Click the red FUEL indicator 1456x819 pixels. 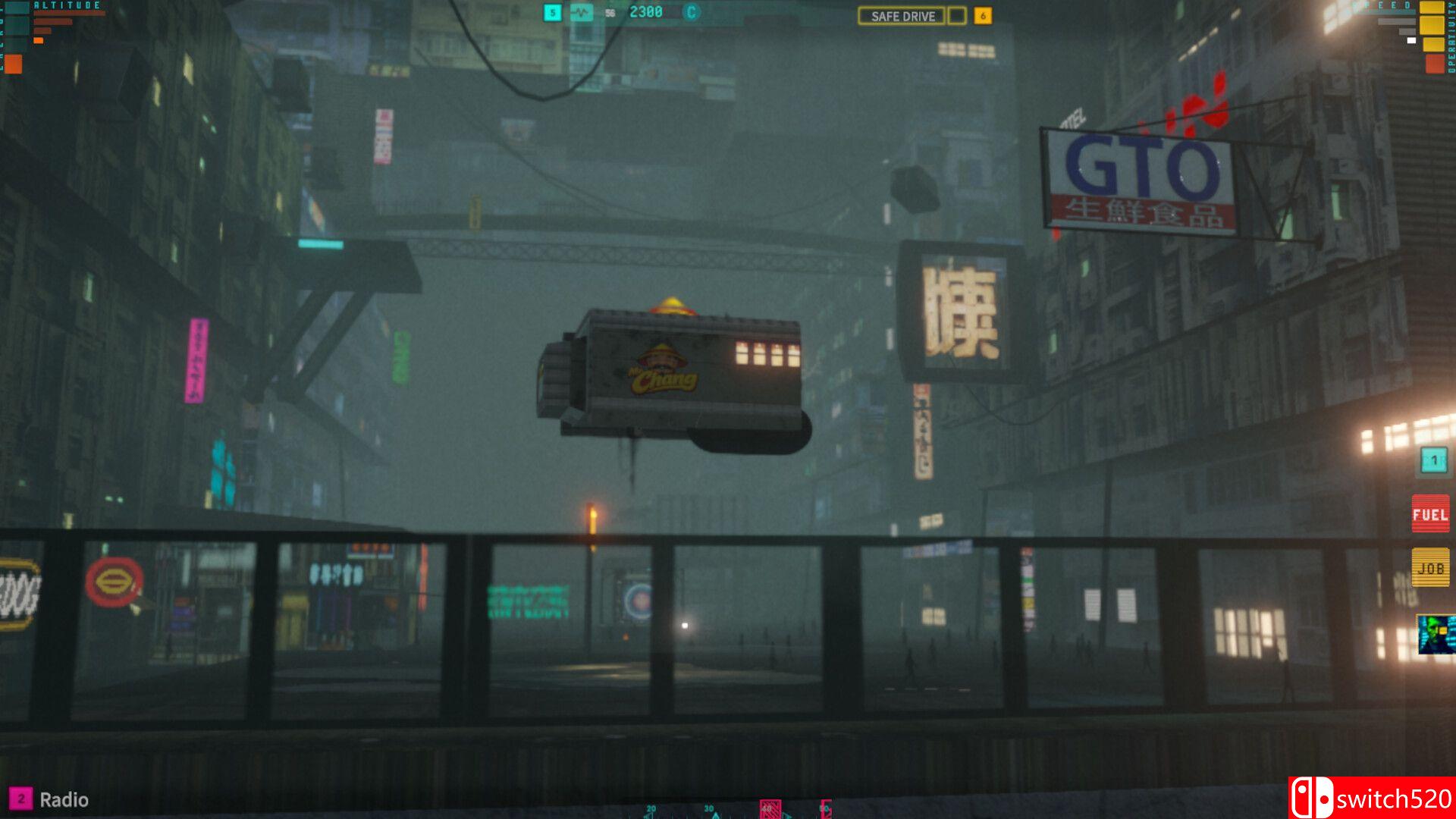1430,514
